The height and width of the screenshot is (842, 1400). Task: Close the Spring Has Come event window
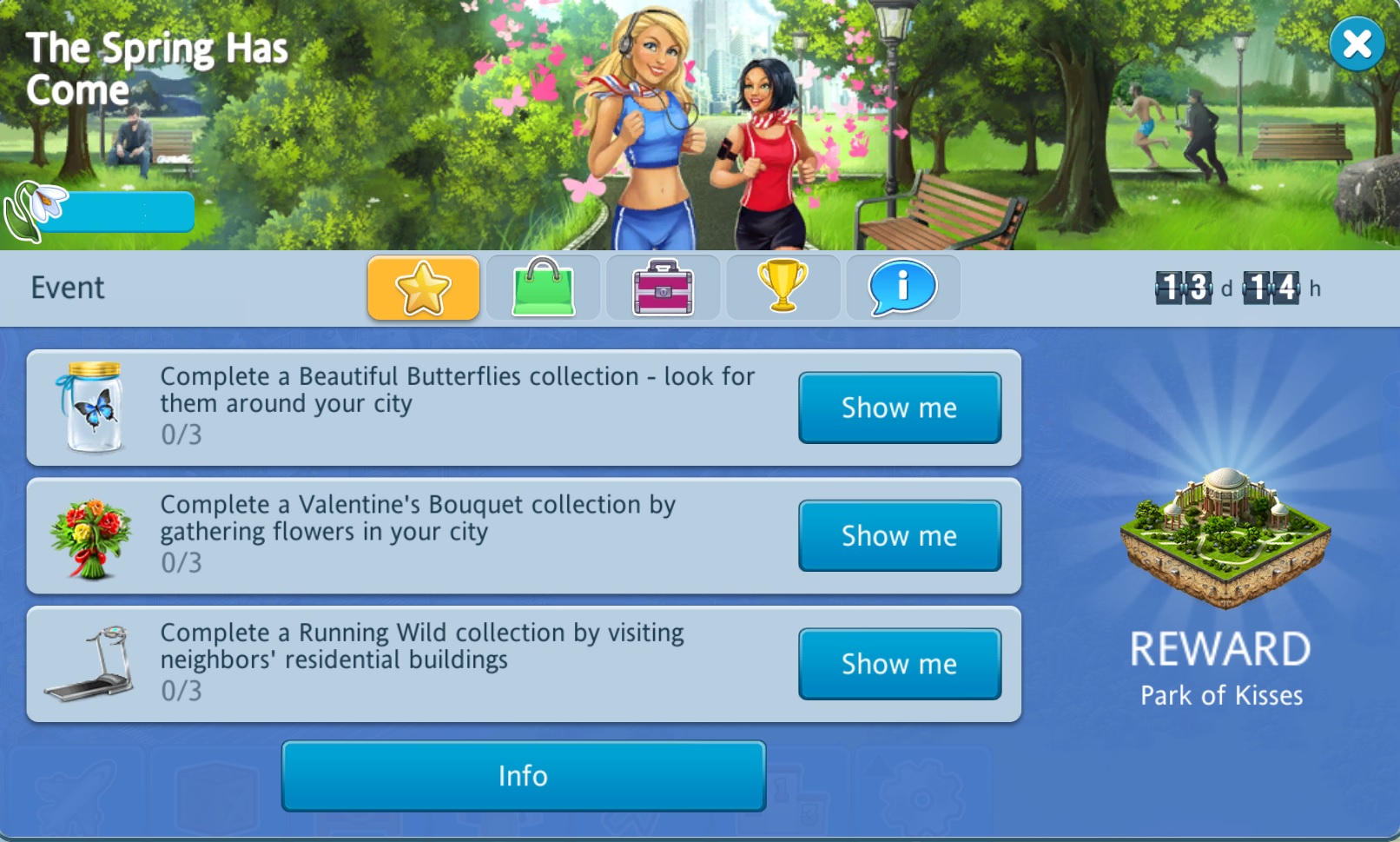pyautogui.click(x=1357, y=44)
